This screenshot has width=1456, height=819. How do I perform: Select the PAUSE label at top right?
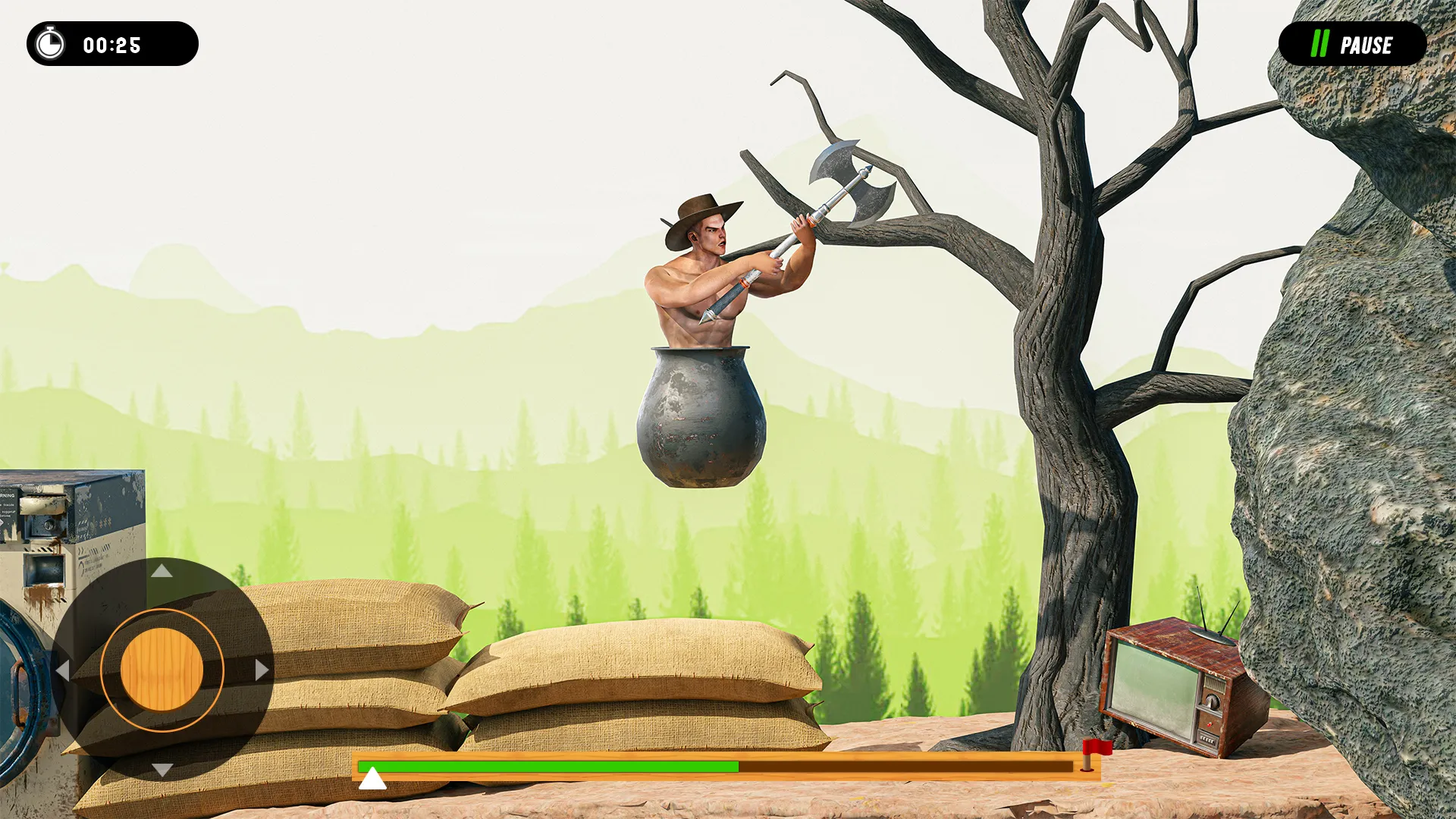1369,45
